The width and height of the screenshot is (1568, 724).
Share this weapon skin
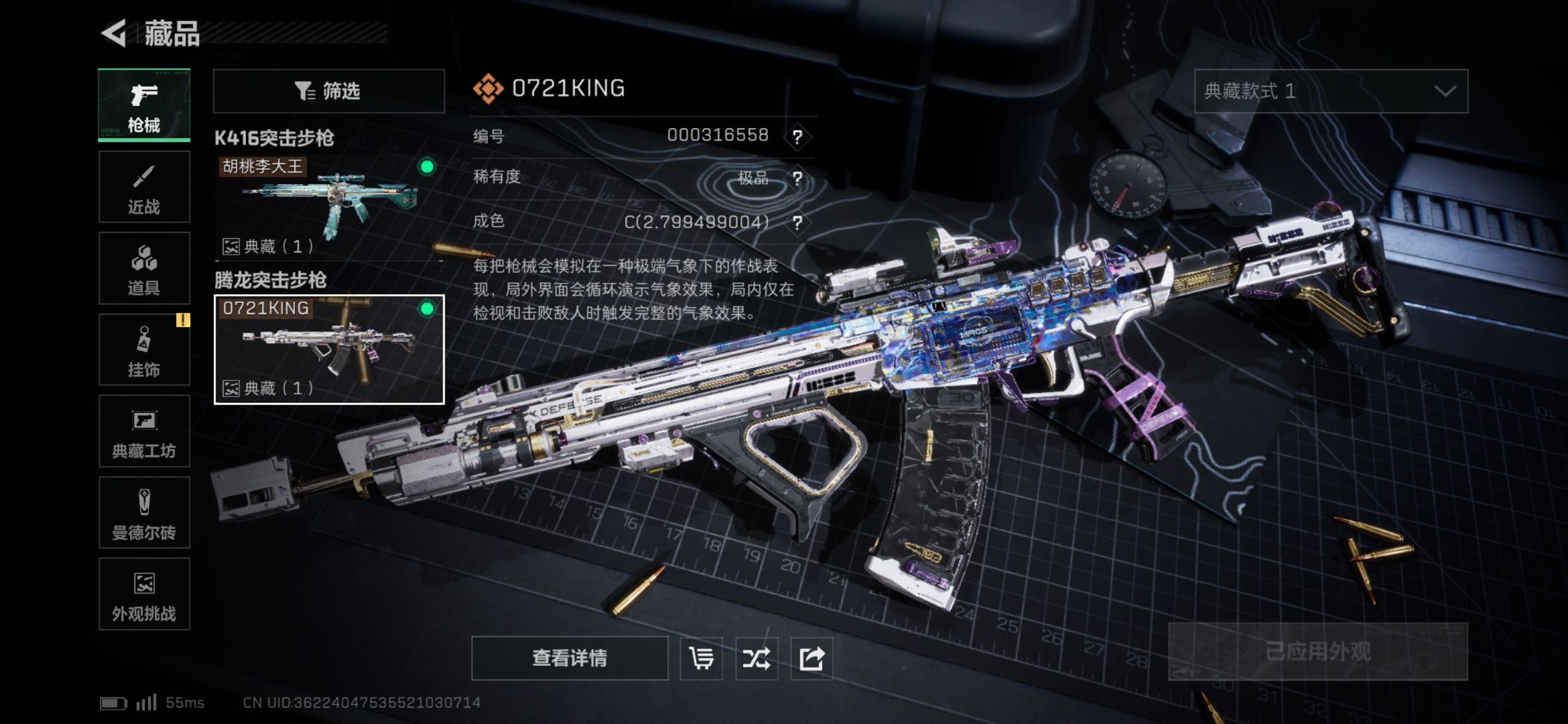tap(811, 658)
